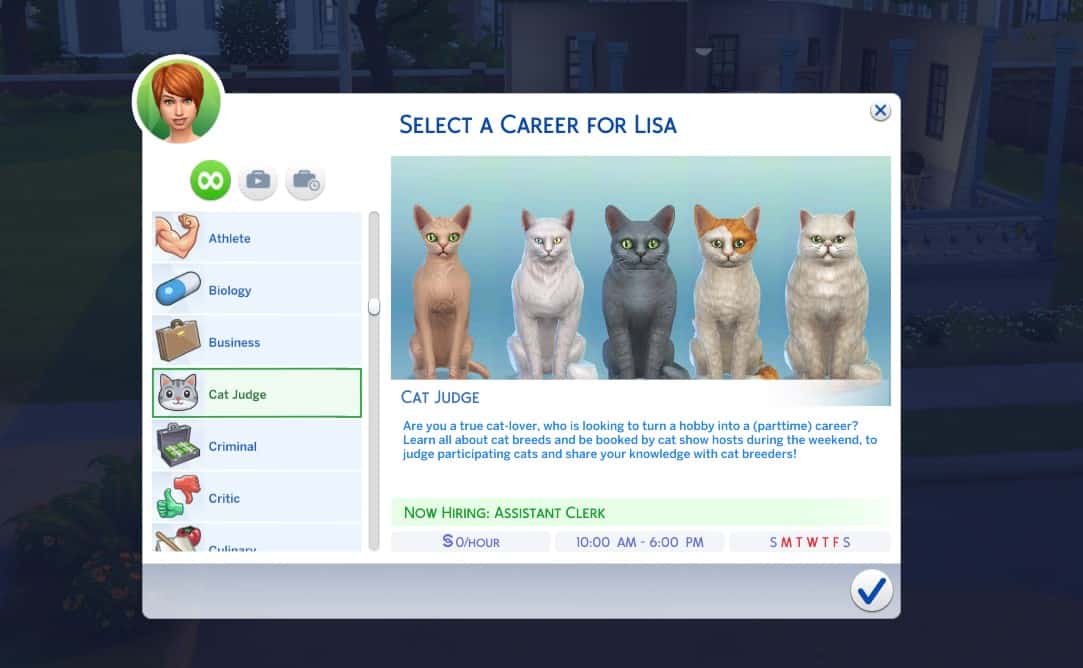Choose the Biology career

[256, 290]
